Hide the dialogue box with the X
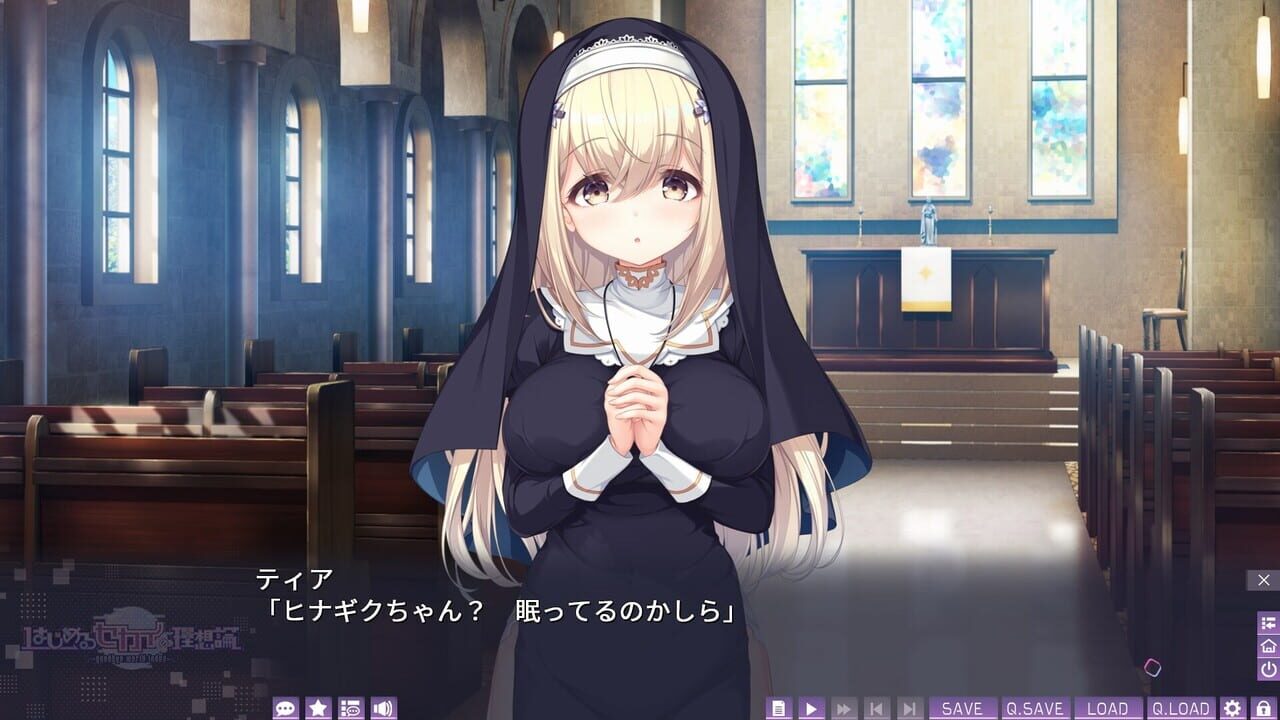Screen dimensions: 1280x720 (1262, 580)
